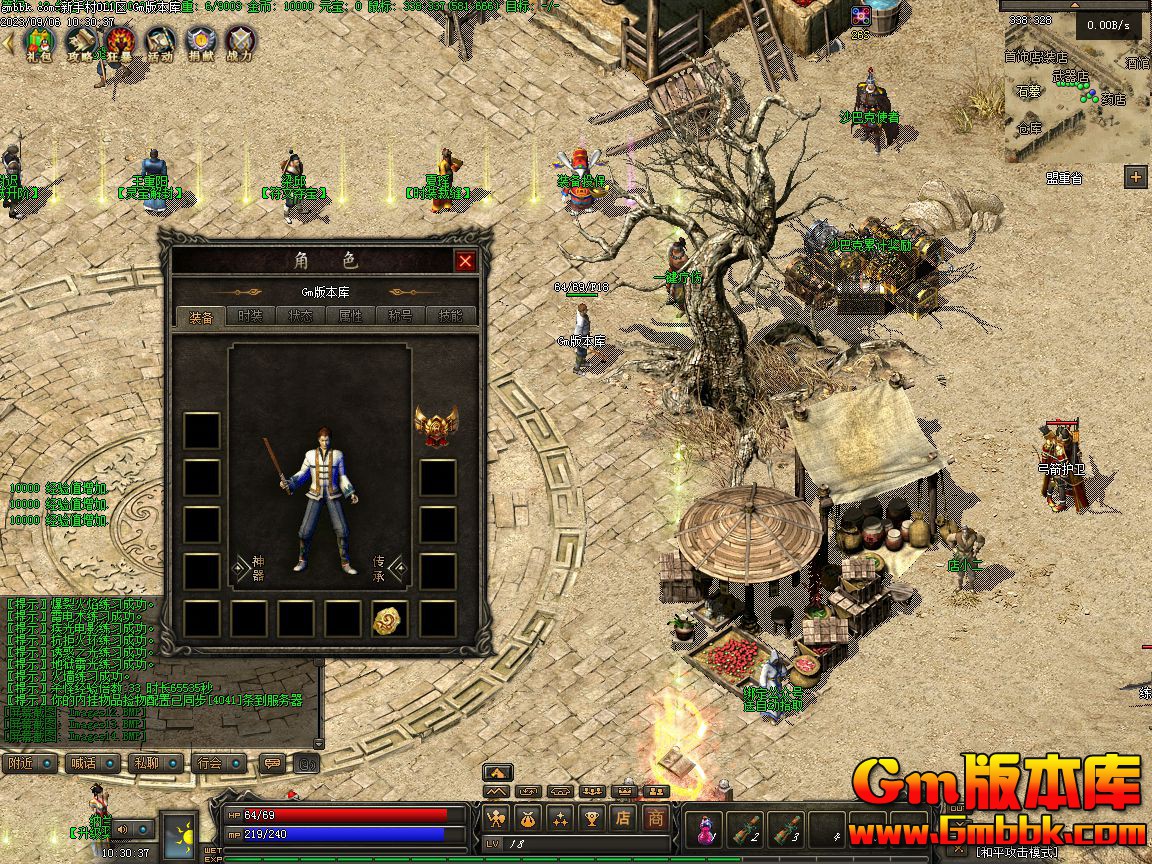The image size is (1152, 864).
Task: Open the 状态 tab
Action: [x=300, y=316]
